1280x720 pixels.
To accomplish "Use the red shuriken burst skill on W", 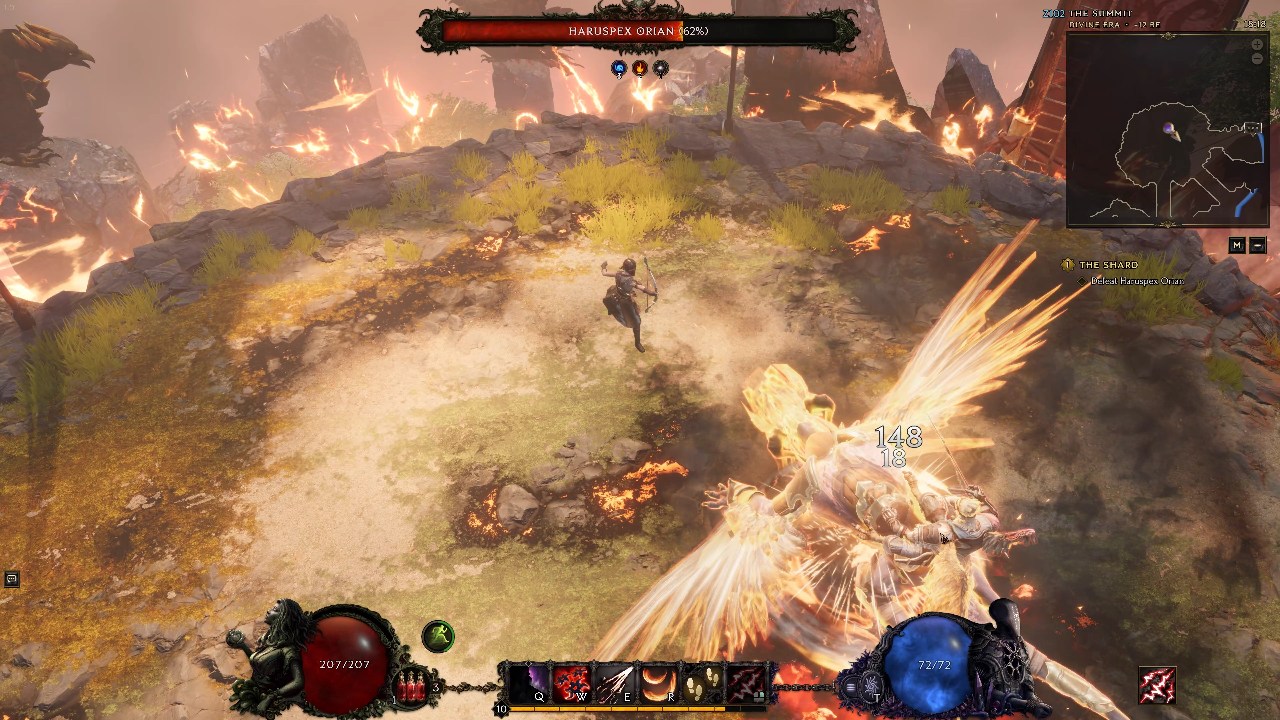I will 572,684.
